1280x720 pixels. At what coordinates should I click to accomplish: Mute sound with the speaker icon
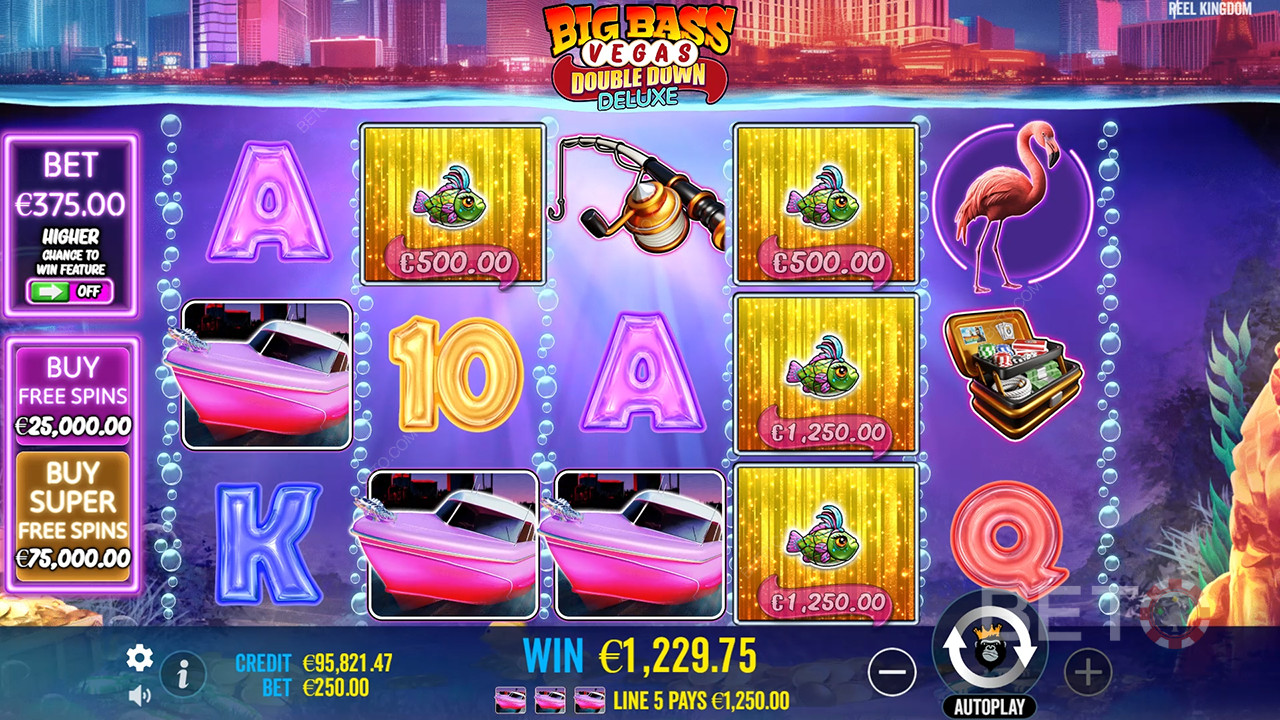139,694
